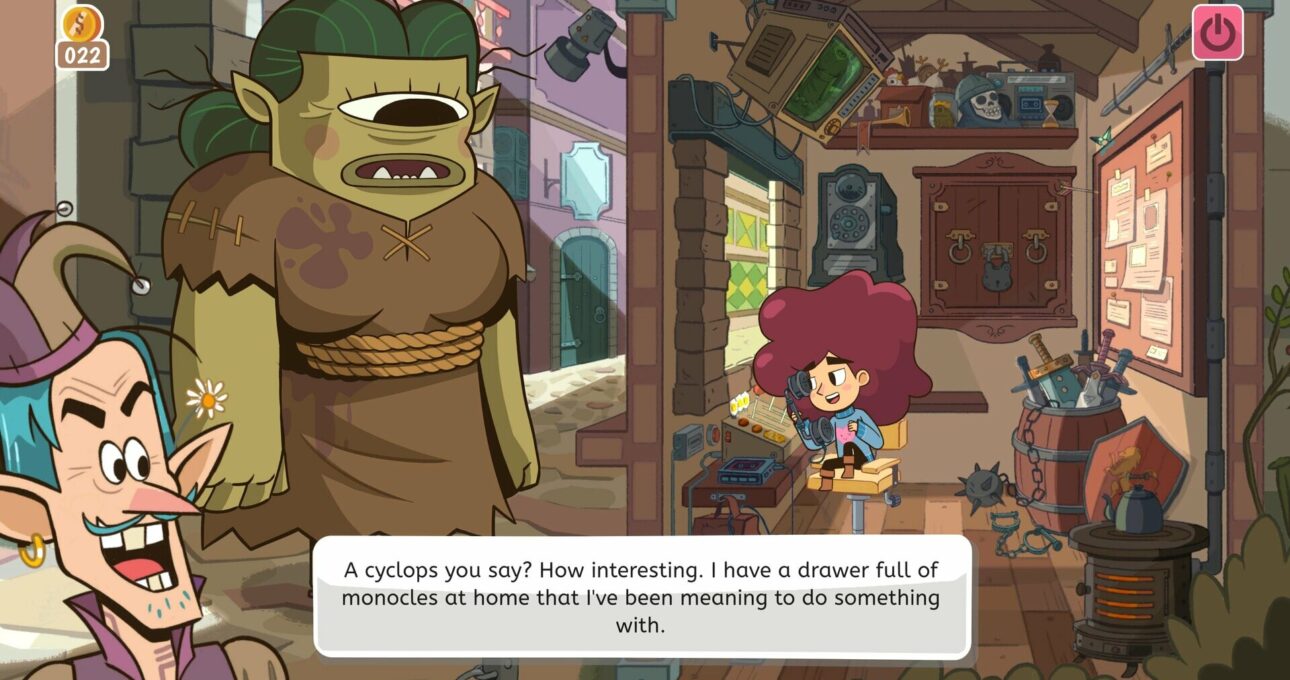The image size is (1290, 680).
Task: Advance the cyclops monocle dialogue box
Action: (x=642, y=597)
